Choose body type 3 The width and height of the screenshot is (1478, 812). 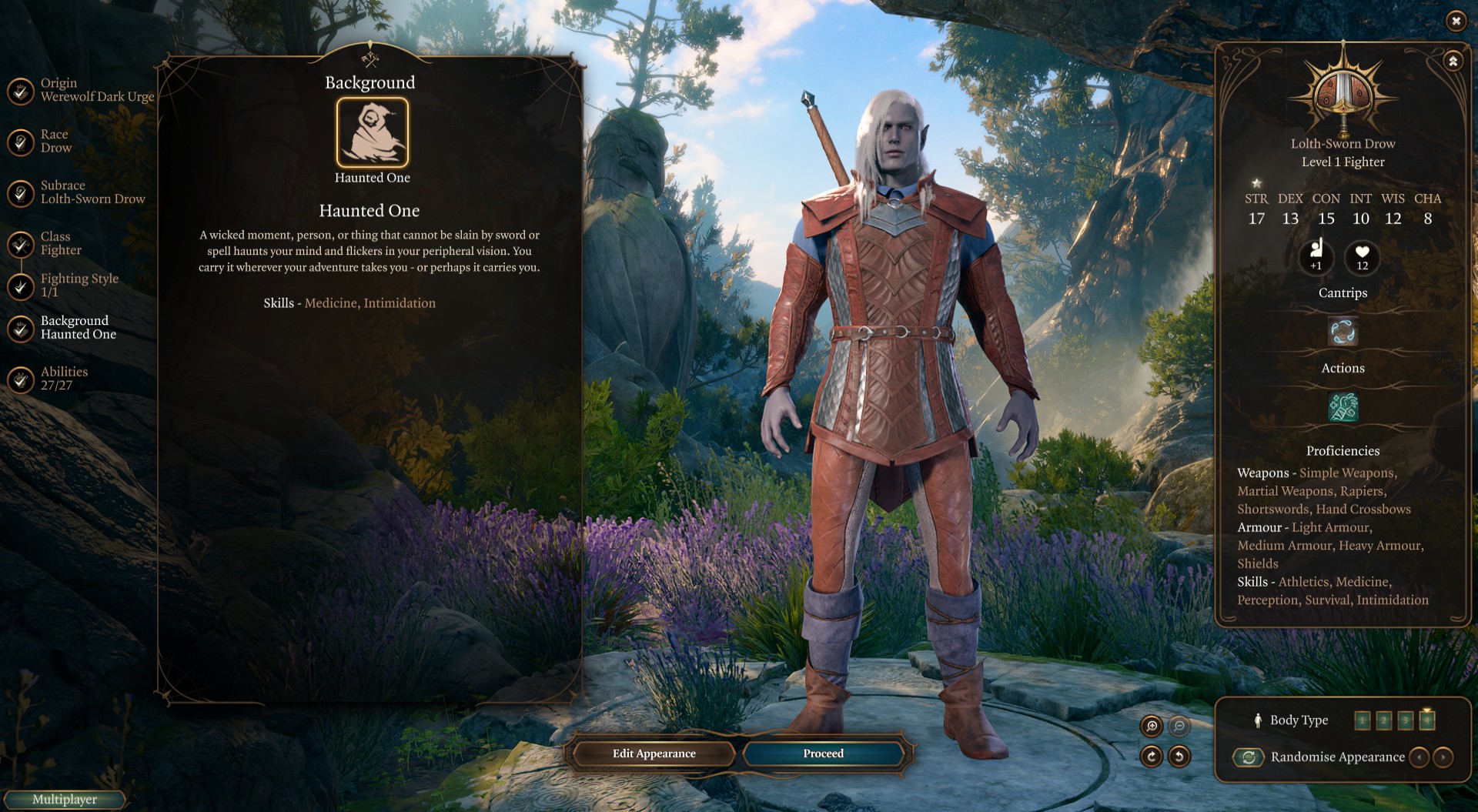(1405, 720)
